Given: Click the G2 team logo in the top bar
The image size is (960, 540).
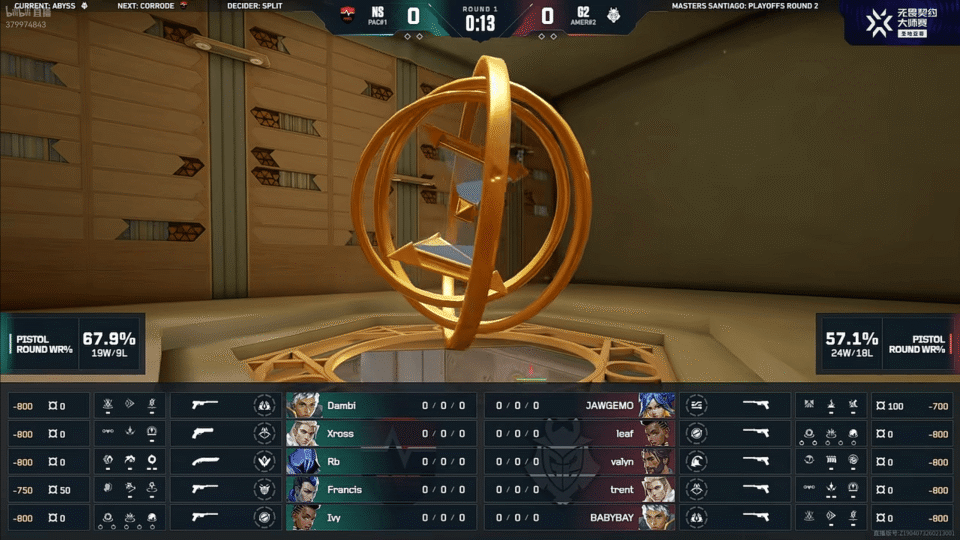Looking at the screenshot, I should 612,16.
